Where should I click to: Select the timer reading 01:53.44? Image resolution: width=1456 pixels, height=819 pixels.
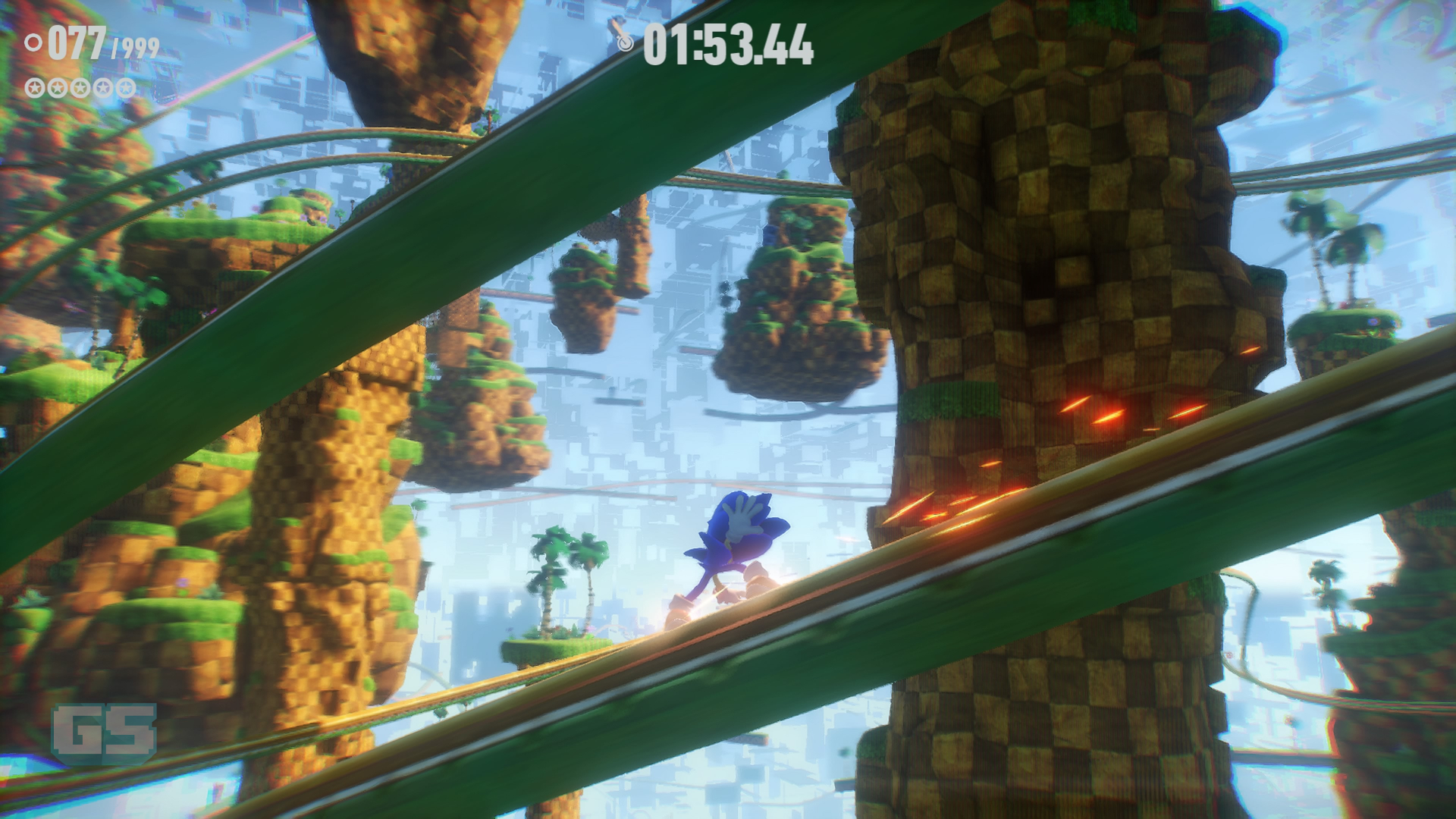(x=728, y=44)
